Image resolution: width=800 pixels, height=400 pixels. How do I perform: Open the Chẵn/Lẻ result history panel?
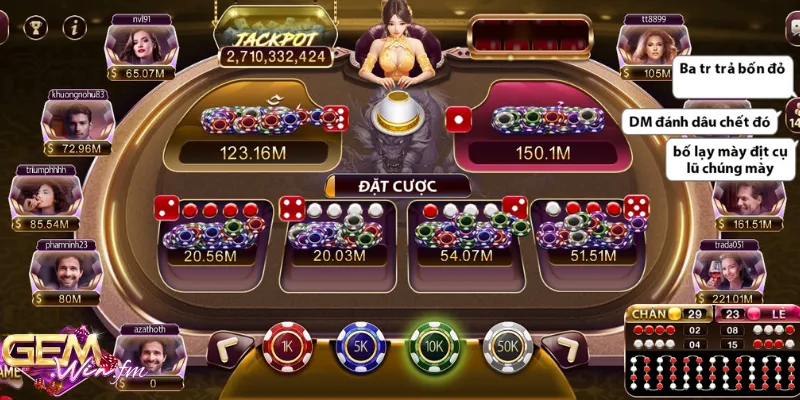tap(710, 350)
